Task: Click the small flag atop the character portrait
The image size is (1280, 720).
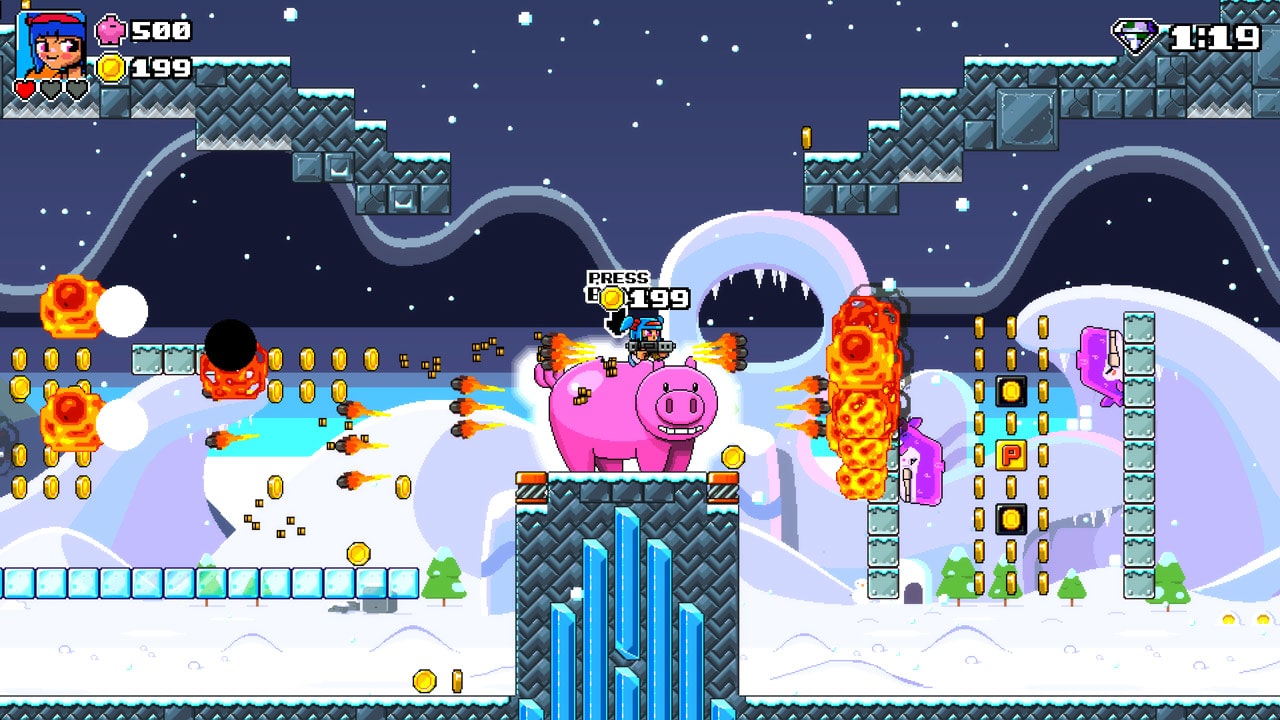Action: click(x=26, y=5)
